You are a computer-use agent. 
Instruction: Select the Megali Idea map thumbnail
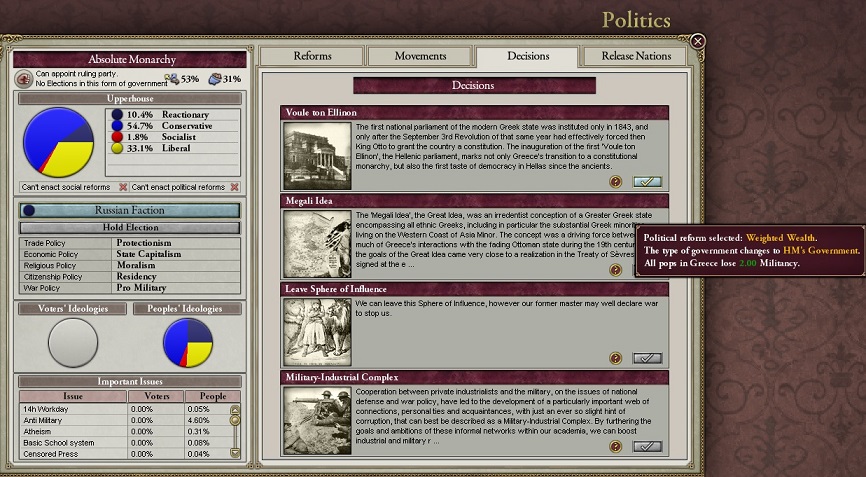[x=317, y=243]
